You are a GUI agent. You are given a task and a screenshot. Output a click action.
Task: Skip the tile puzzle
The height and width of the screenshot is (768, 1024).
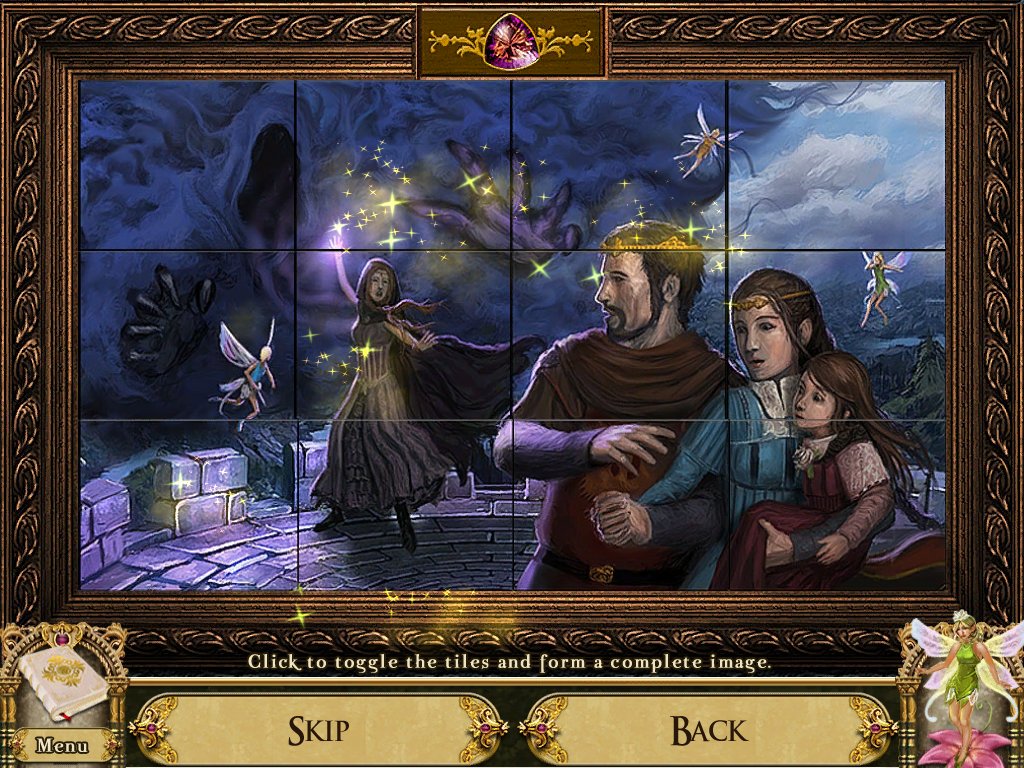[318, 730]
